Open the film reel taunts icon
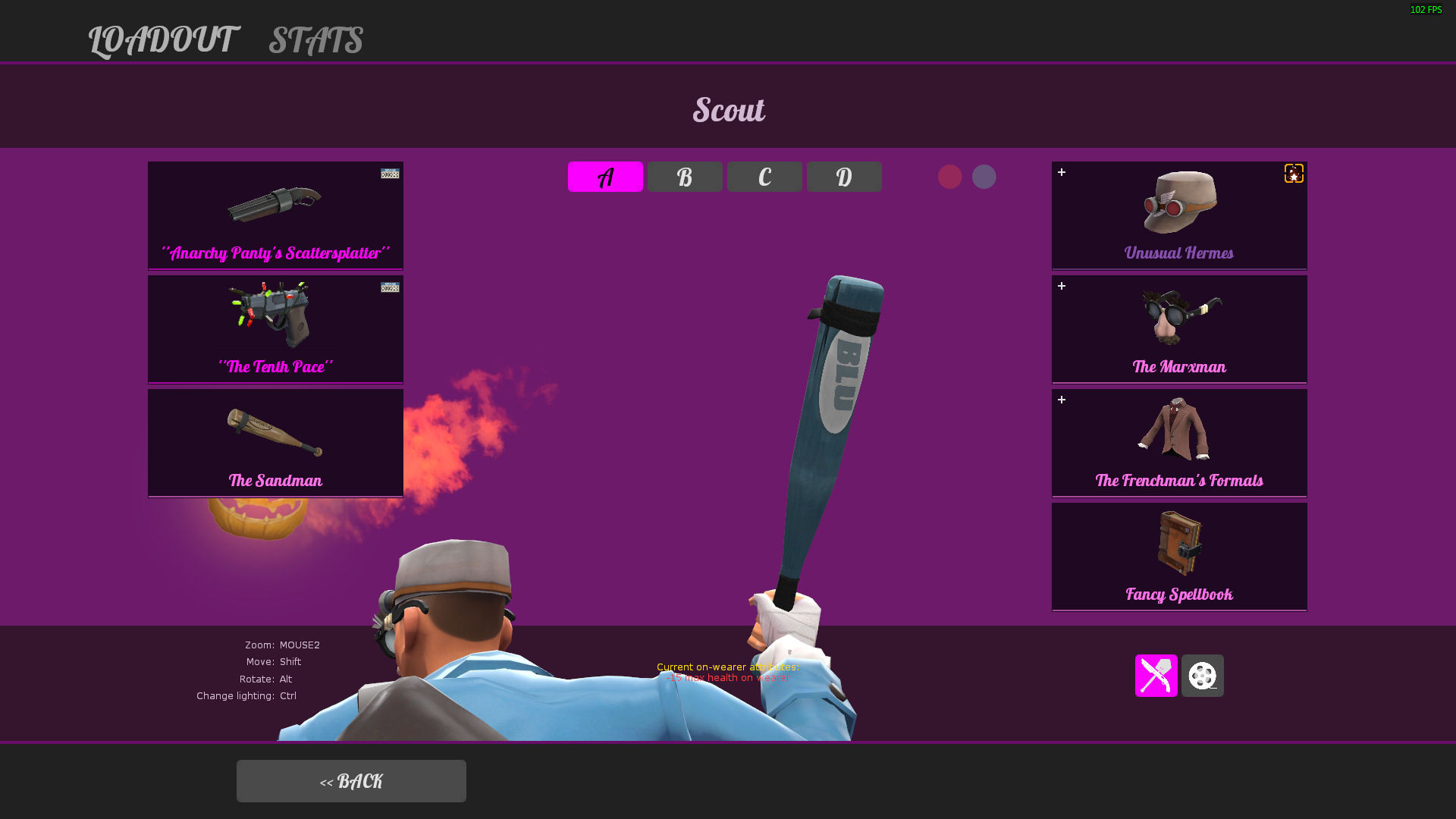Image resolution: width=1456 pixels, height=819 pixels. [1202, 676]
